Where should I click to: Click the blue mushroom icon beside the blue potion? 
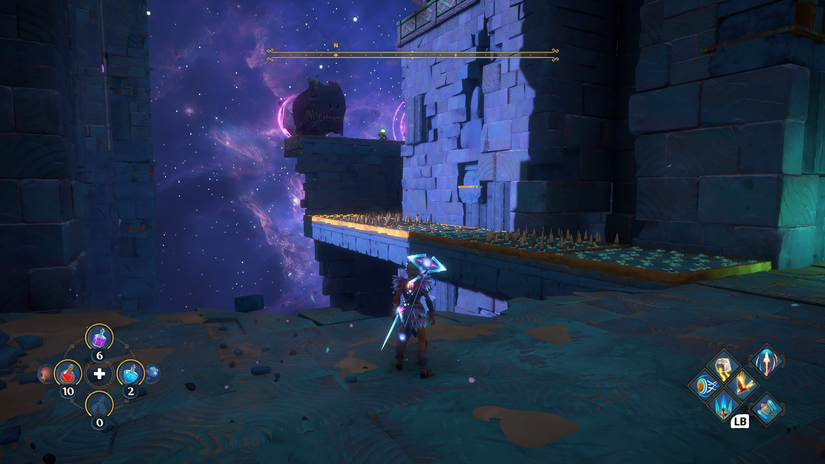click(x=153, y=373)
